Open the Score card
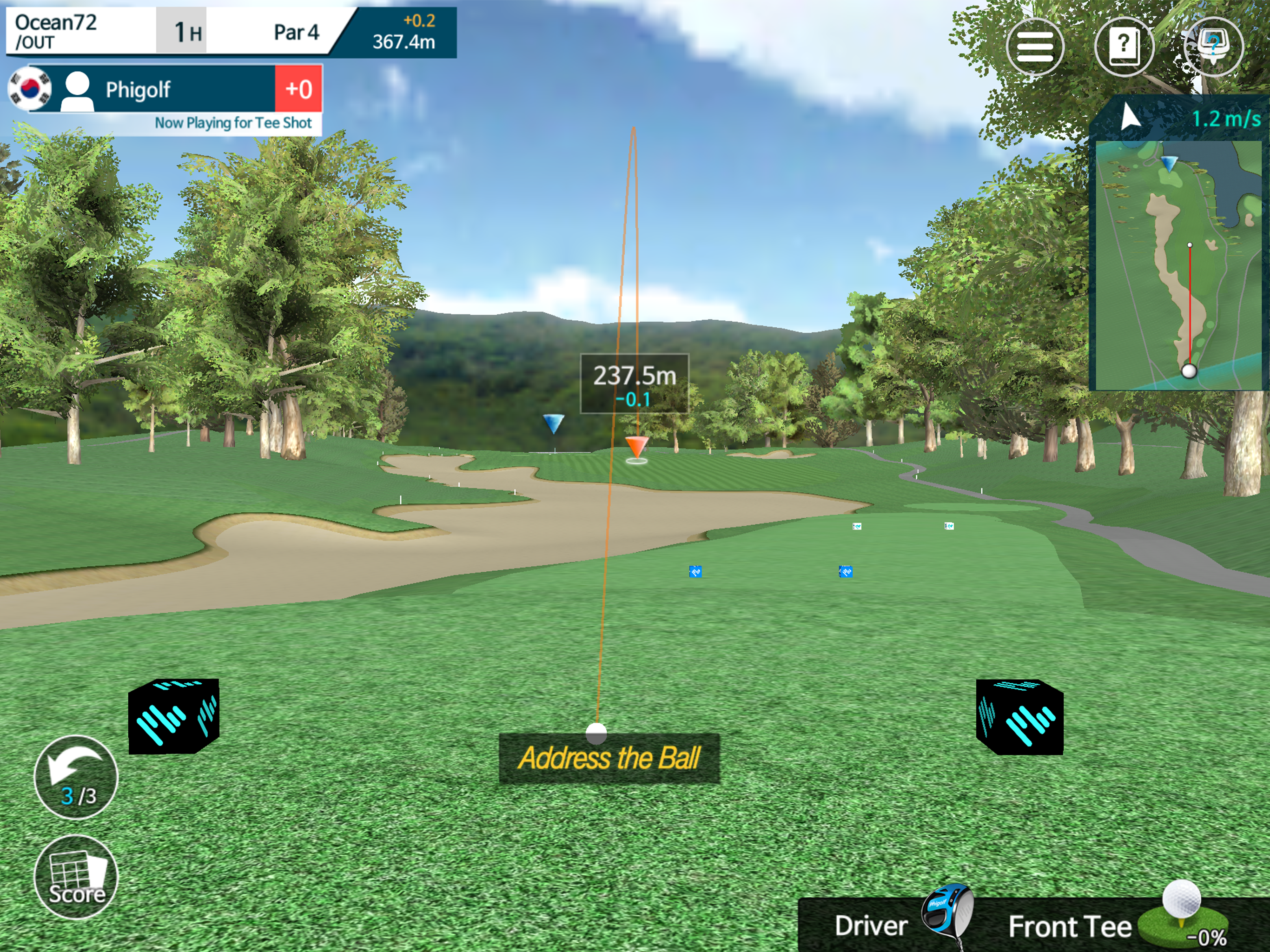This screenshot has height=952, width=1270. [76, 877]
